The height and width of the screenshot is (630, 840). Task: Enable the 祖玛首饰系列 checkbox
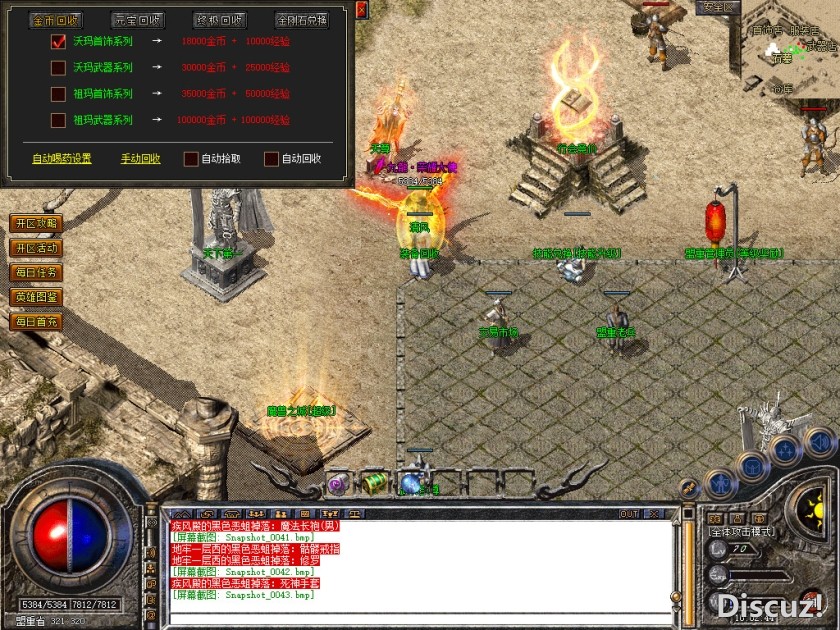(58, 94)
